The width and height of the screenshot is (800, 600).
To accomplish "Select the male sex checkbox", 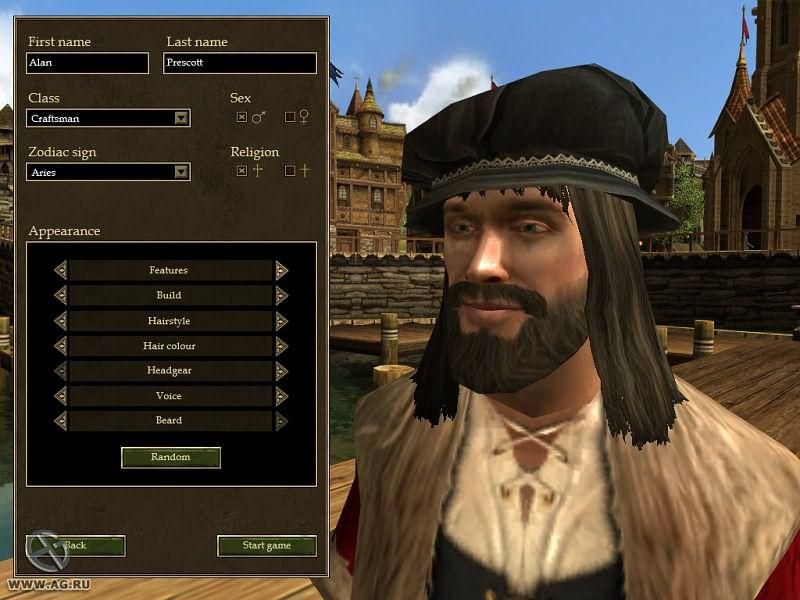I will [x=241, y=117].
